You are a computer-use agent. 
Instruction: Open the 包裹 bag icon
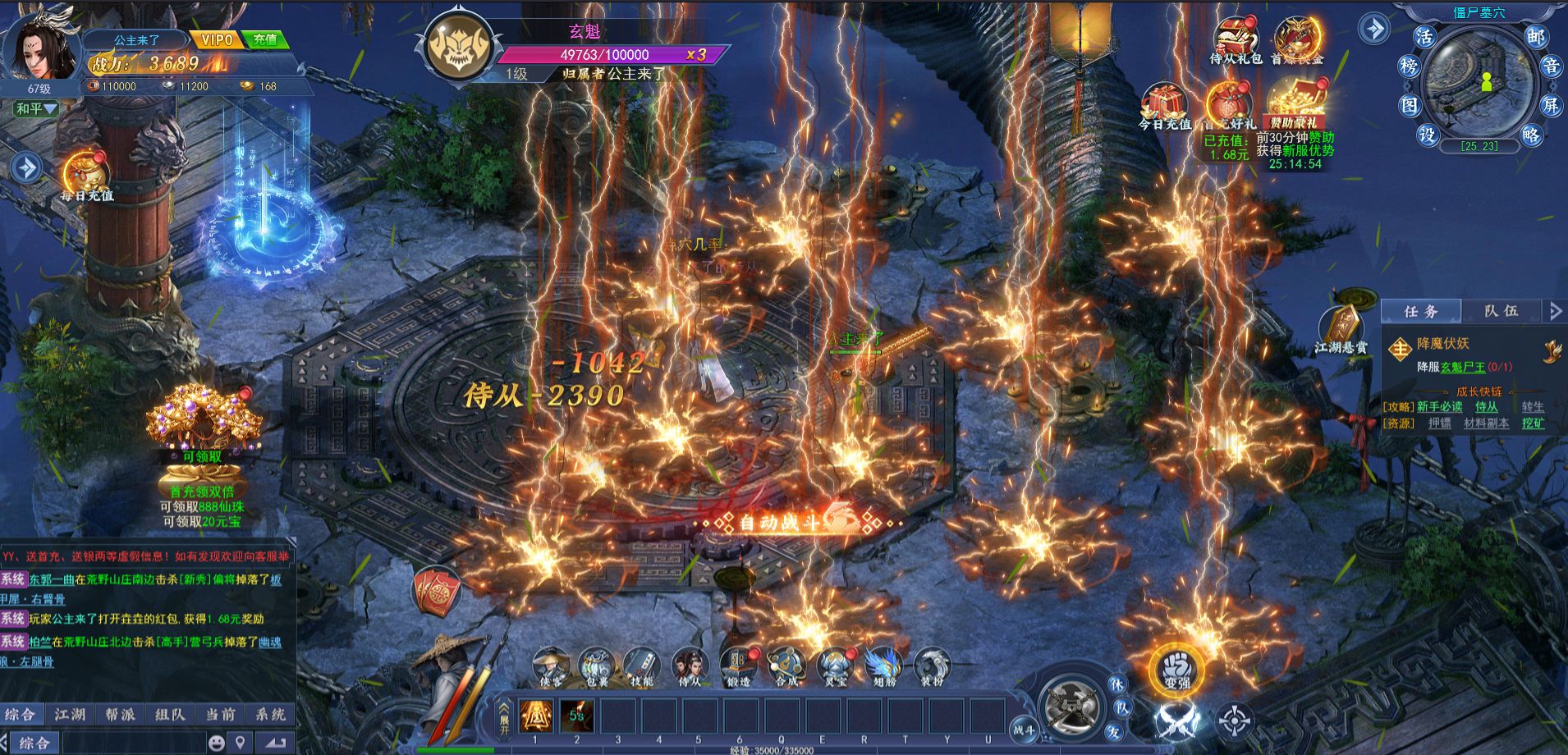click(x=594, y=666)
